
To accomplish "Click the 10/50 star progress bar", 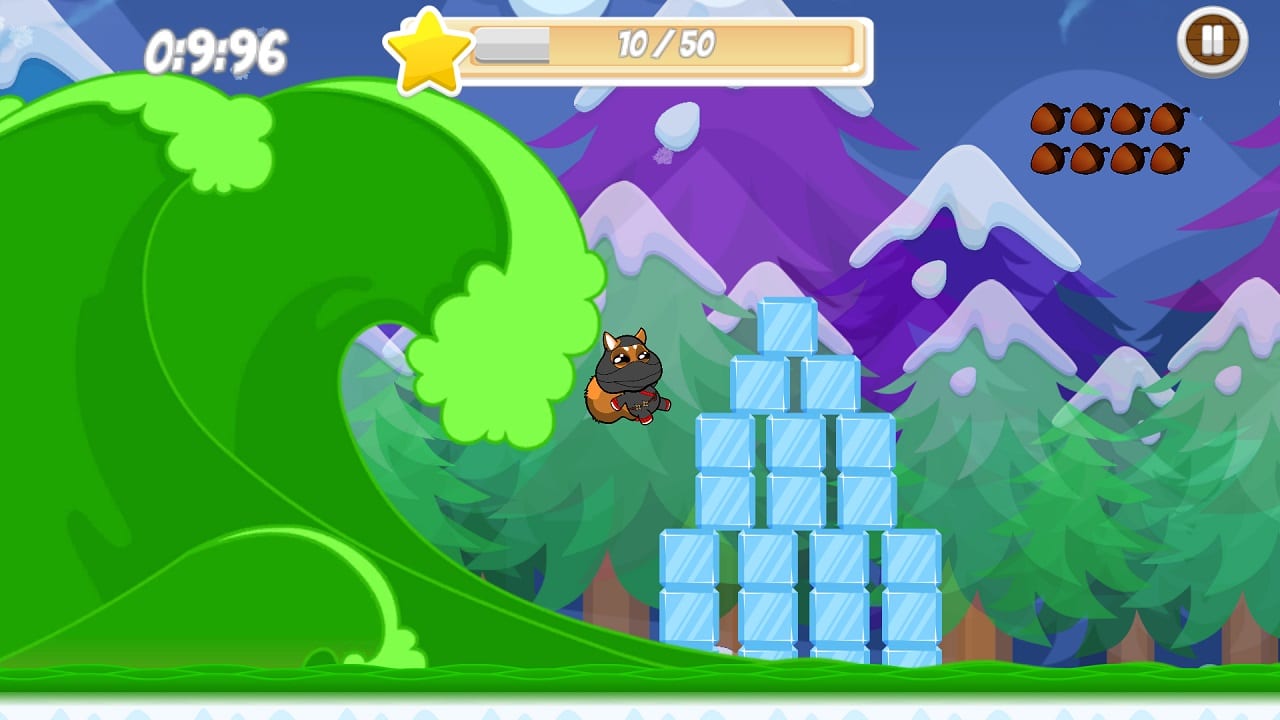I will point(665,46).
